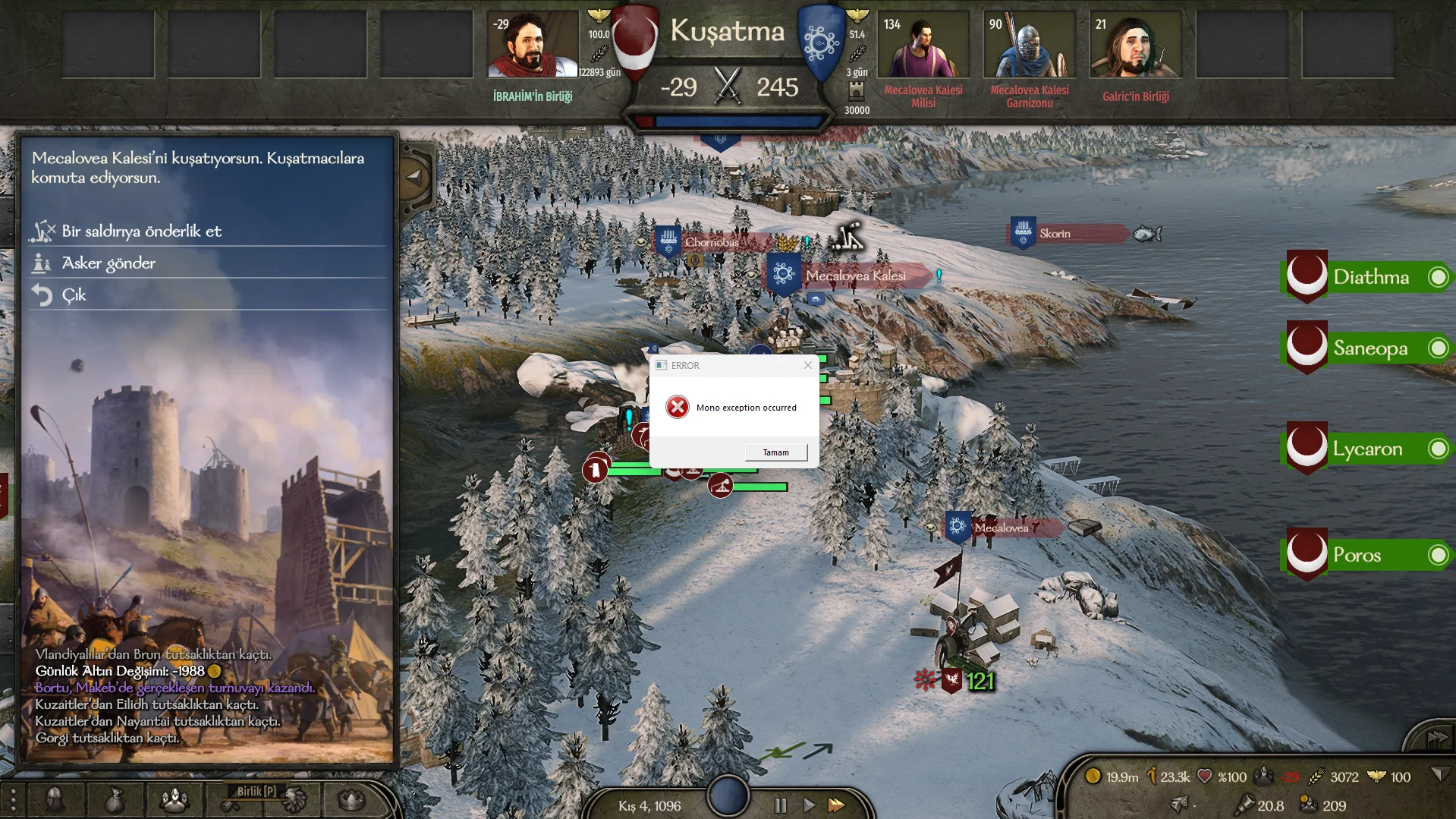Select the Lycaron tracked entry
Image resolution: width=1456 pixels, height=819 pixels.
click(1367, 449)
